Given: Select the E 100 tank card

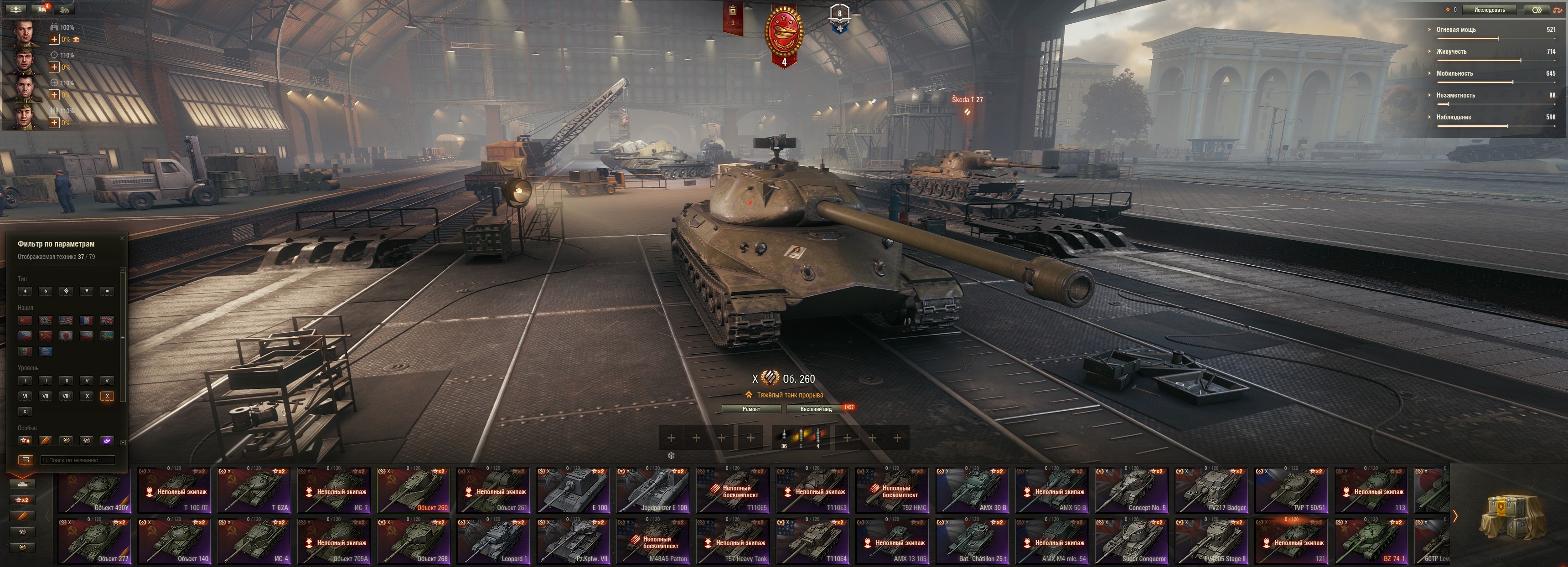Looking at the screenshot, I should tap(573, 490).
